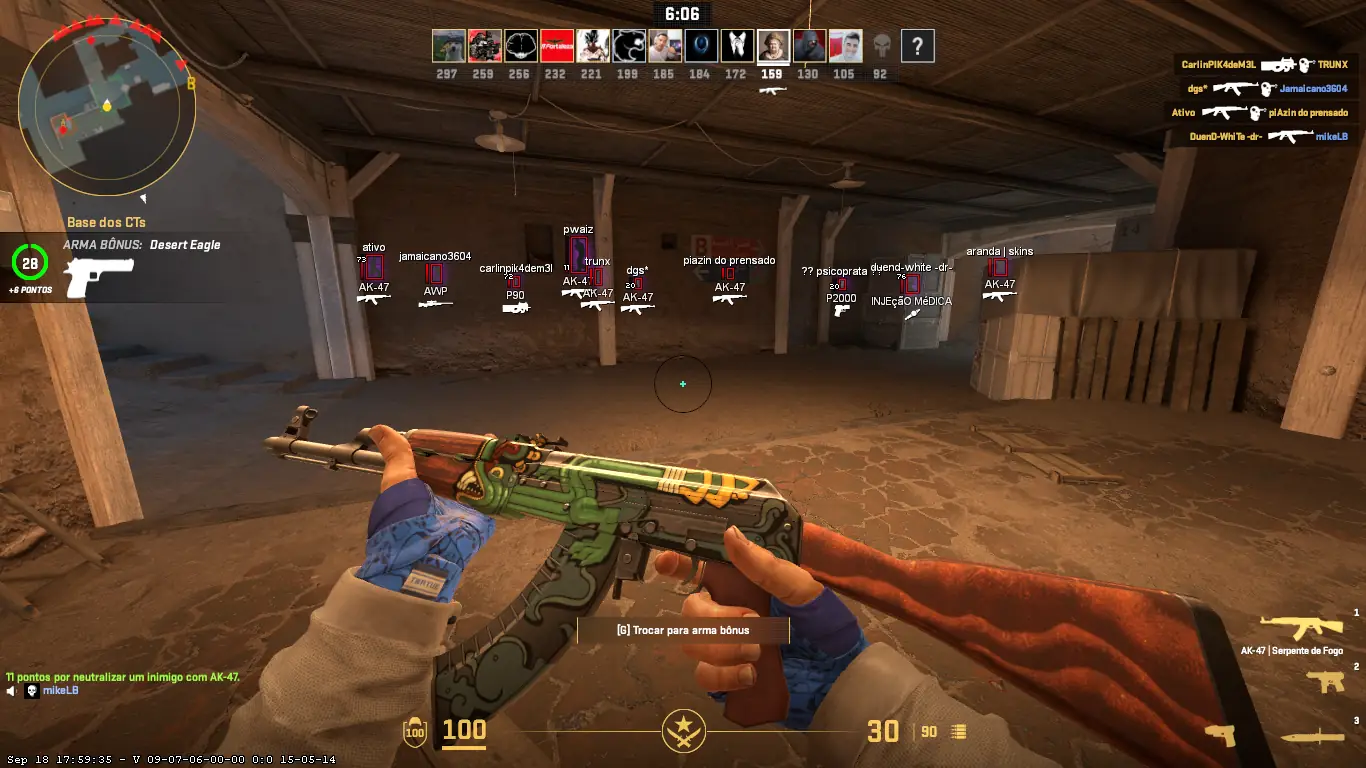
Task: Select the highlighted avatar scoring 159
Action: (773, 46)
